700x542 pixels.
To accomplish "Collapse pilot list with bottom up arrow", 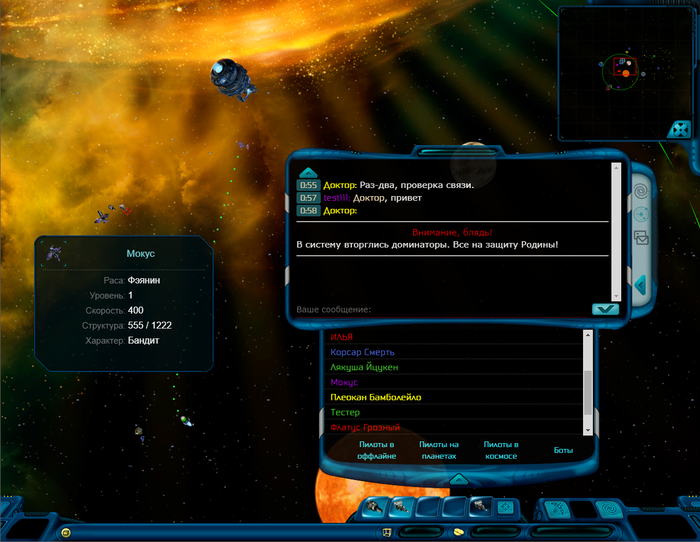I will (x=458, y=478).
